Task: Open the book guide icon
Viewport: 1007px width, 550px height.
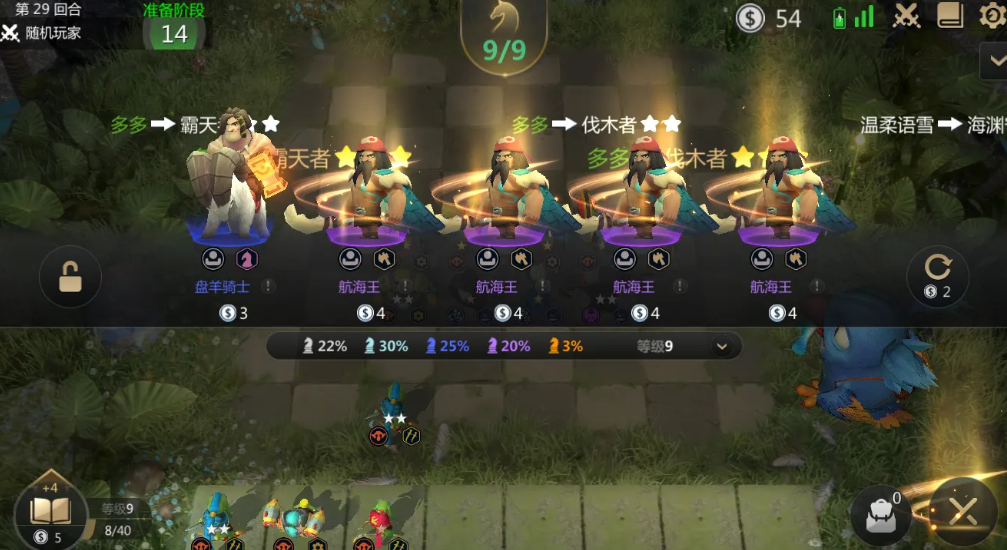Action: pos(950,16)
